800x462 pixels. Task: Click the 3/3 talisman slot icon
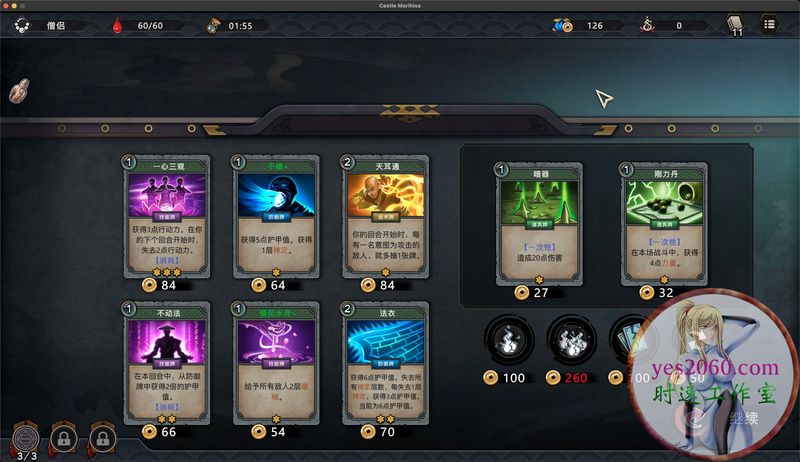click(26, 436)
